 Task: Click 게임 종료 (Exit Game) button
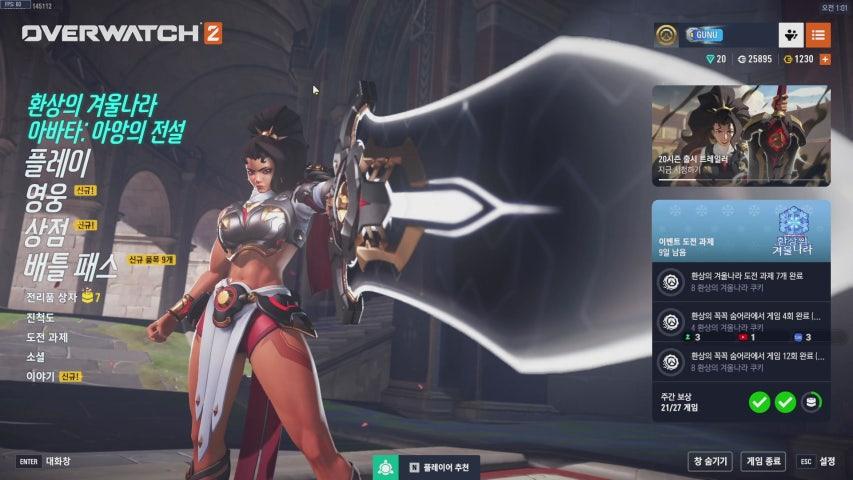pos(763,461)
